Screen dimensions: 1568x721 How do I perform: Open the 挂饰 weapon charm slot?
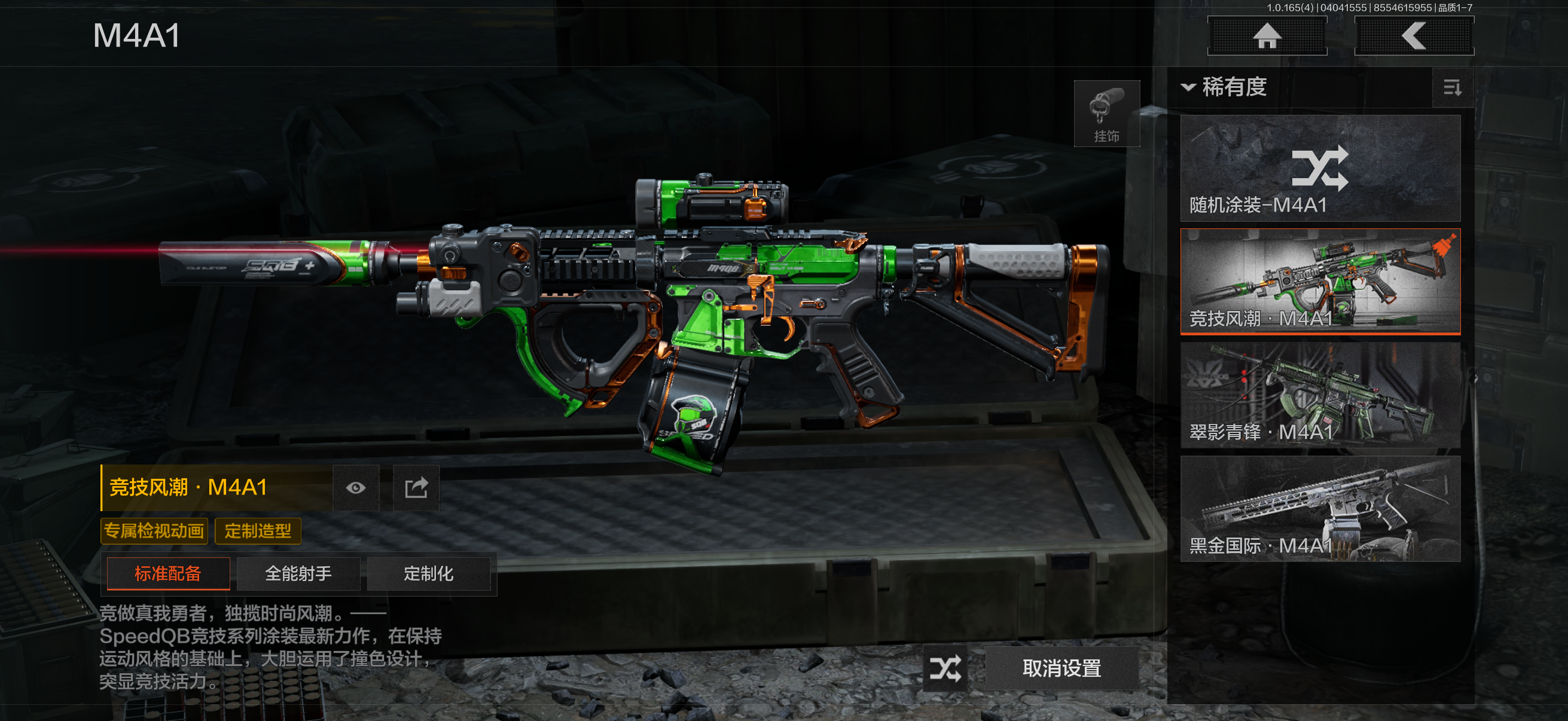point(1106,114)
